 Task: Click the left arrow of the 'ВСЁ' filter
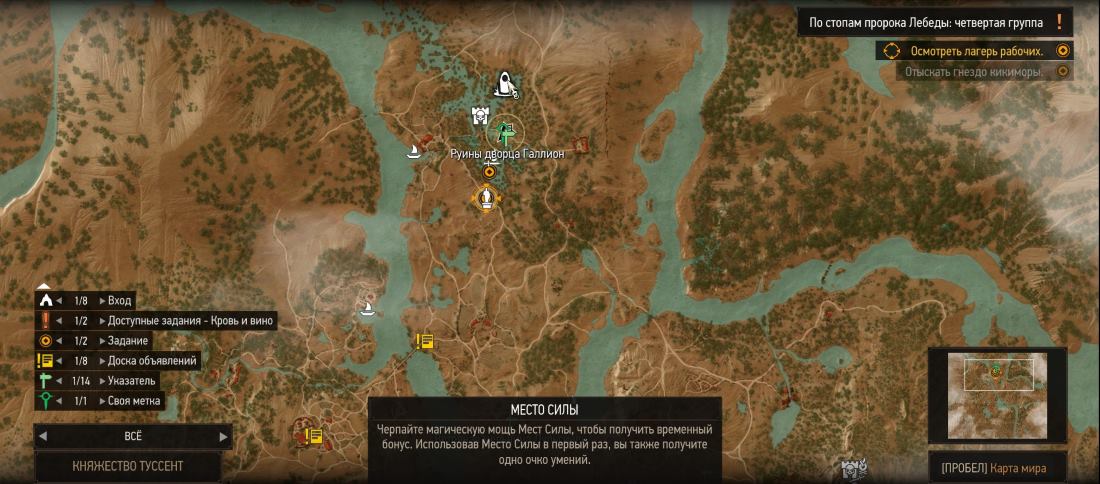coord(43,436)
